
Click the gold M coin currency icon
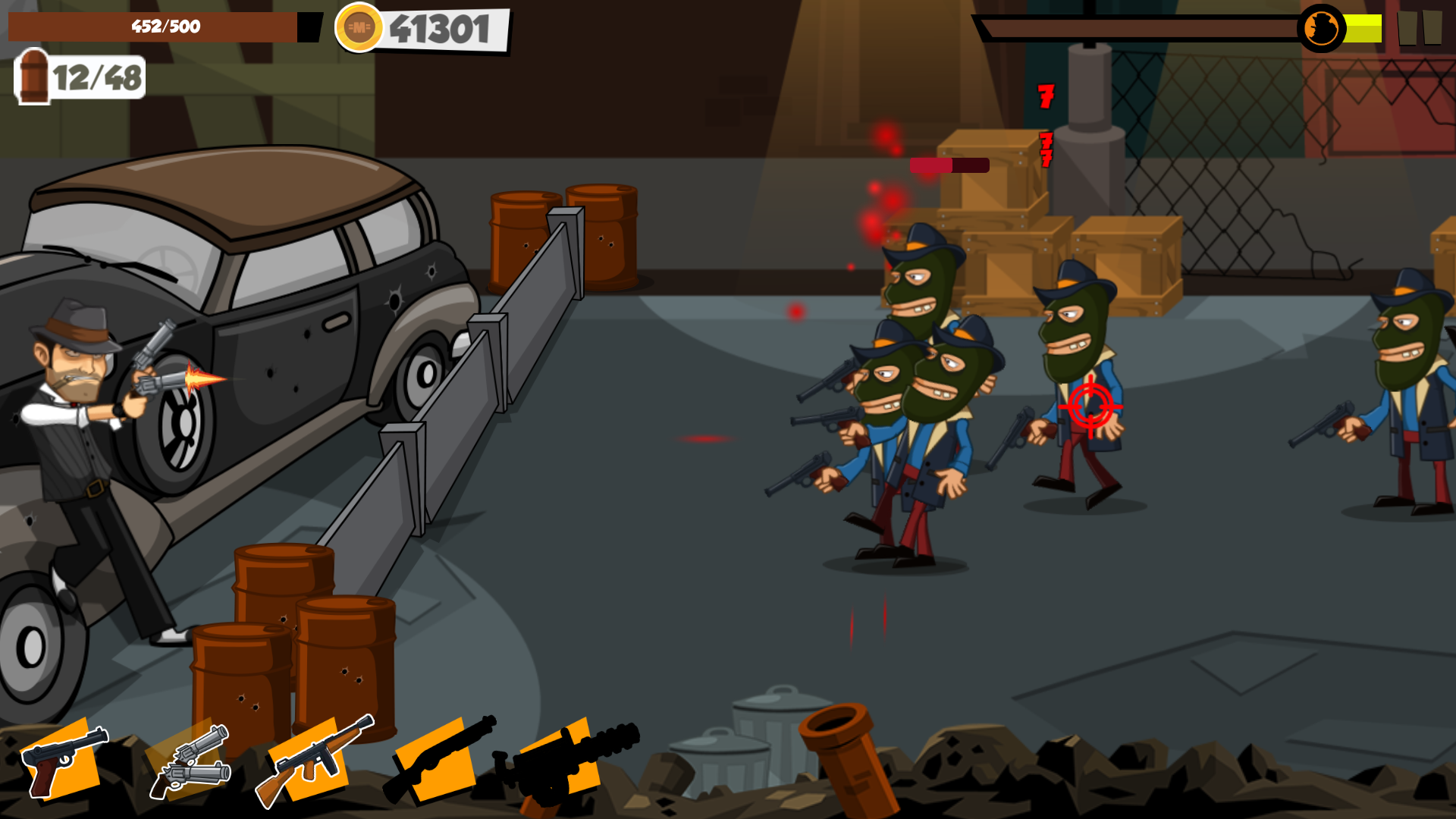359,28
